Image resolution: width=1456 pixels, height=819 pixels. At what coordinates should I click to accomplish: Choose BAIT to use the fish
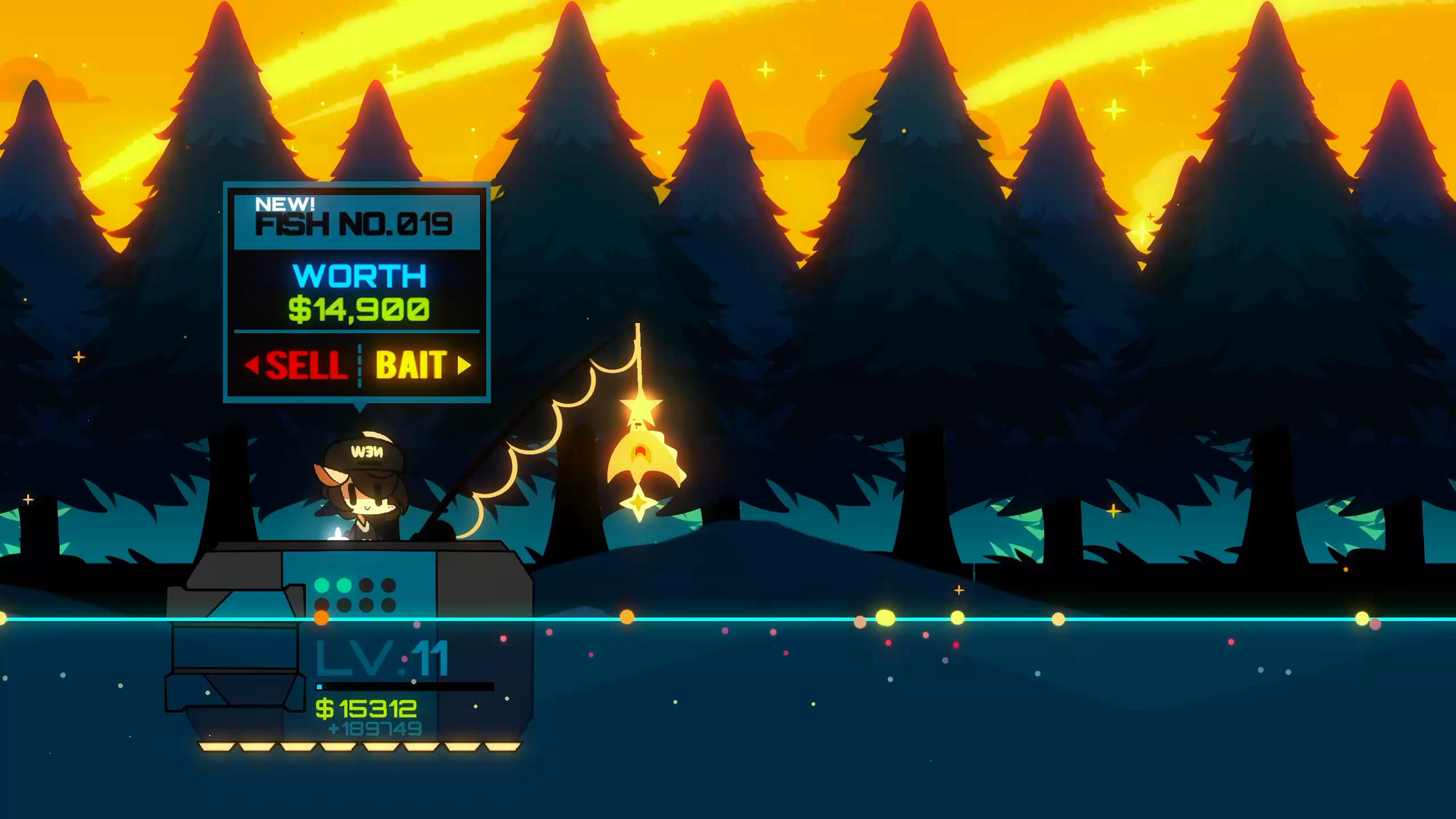click(411, 365)
